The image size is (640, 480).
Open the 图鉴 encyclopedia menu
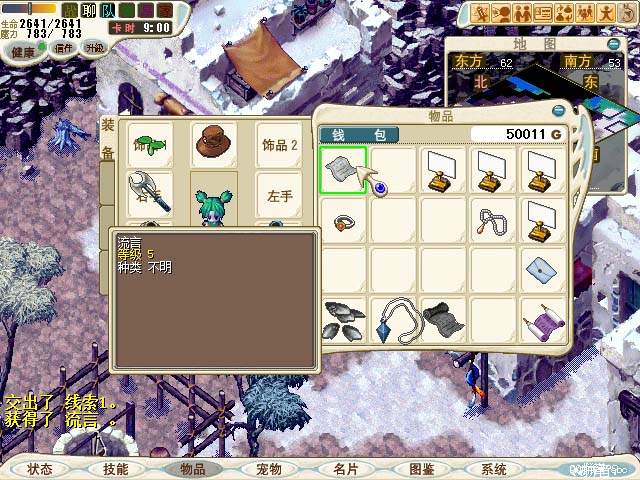click(421, 469)
